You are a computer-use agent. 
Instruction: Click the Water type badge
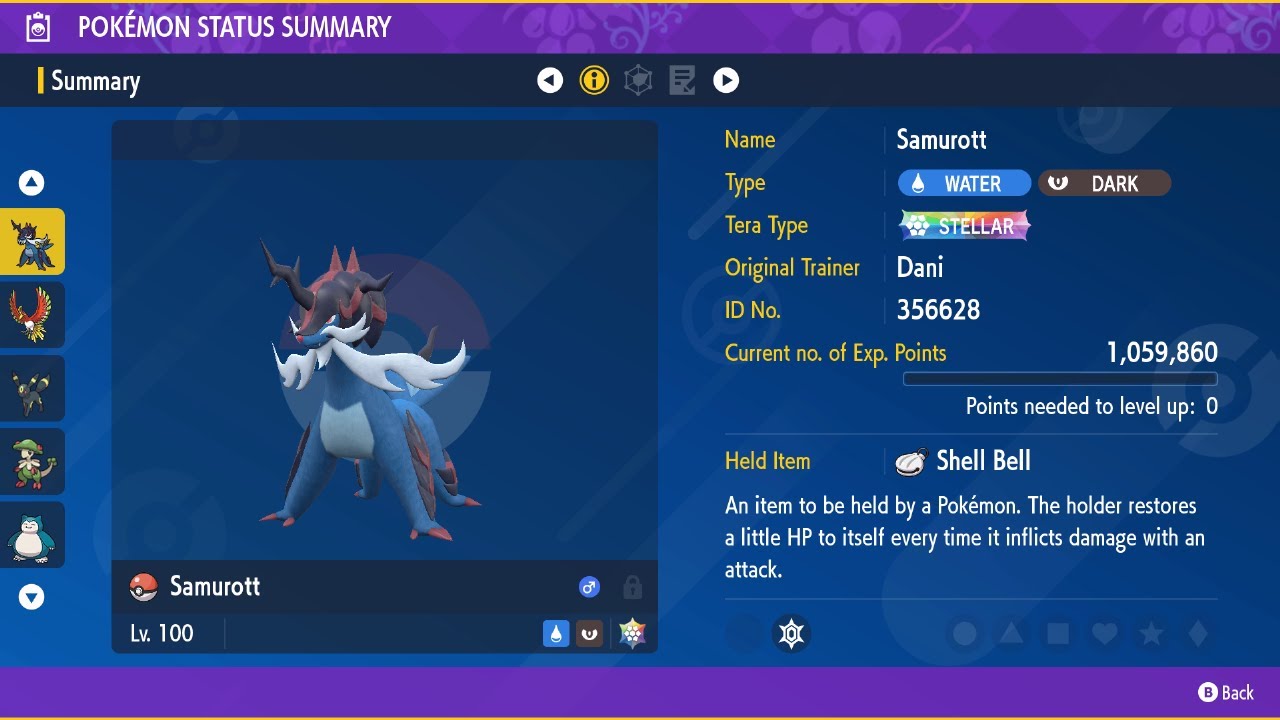tap(963, 183)
